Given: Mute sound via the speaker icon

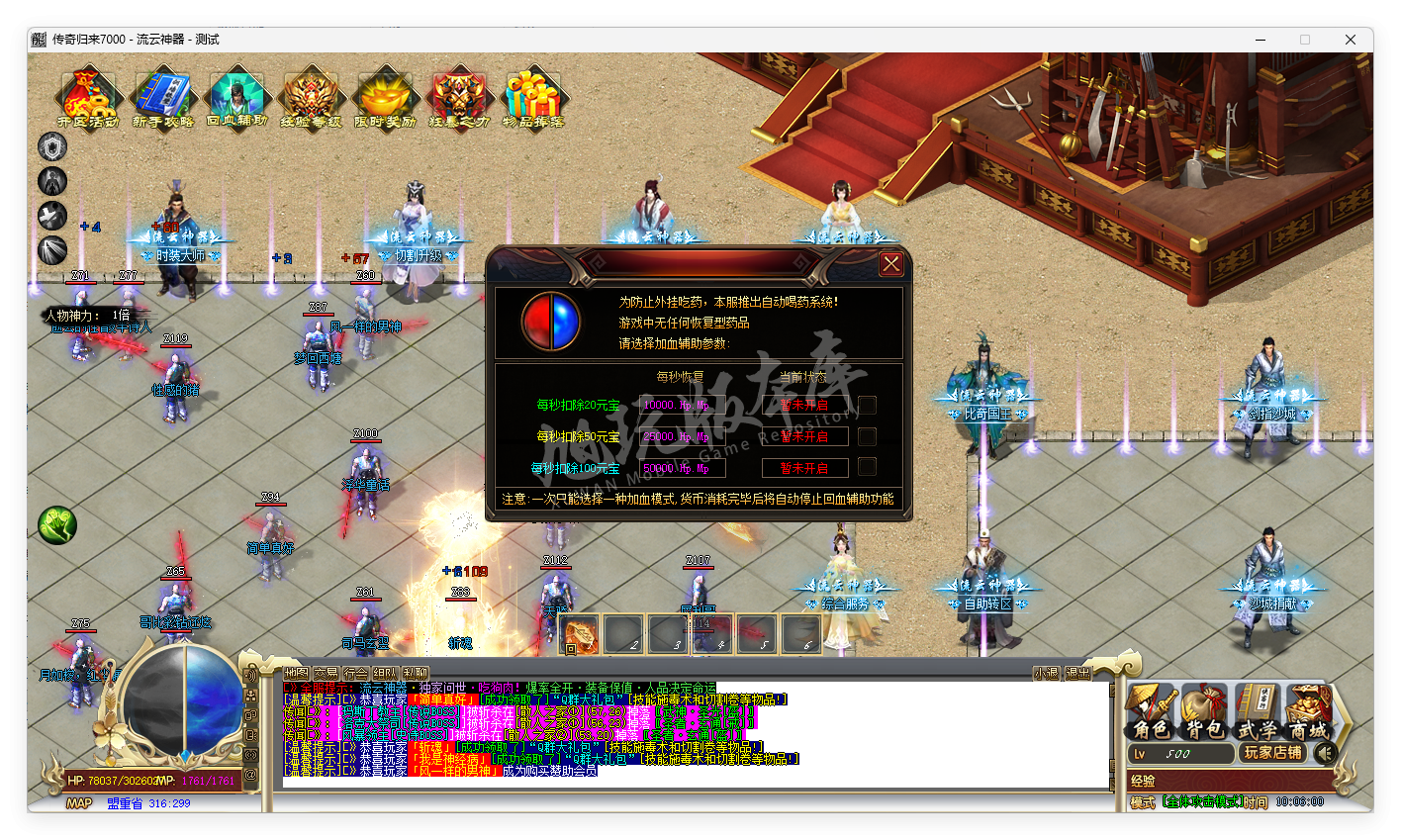Looking at the screenshot, I should coord(1325,752).
